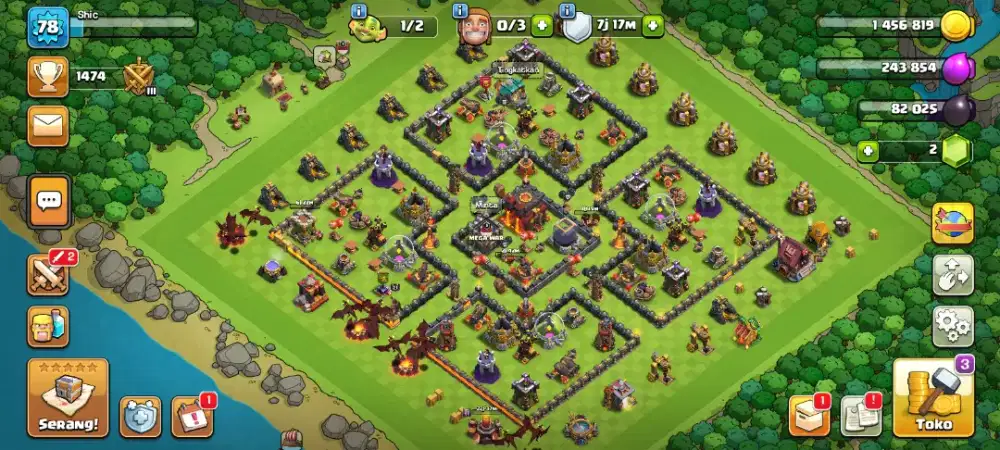Screen dimensions: 1000x450
Task: Click the plus beside the 7j 17m shield
Action: click(653, 26)
